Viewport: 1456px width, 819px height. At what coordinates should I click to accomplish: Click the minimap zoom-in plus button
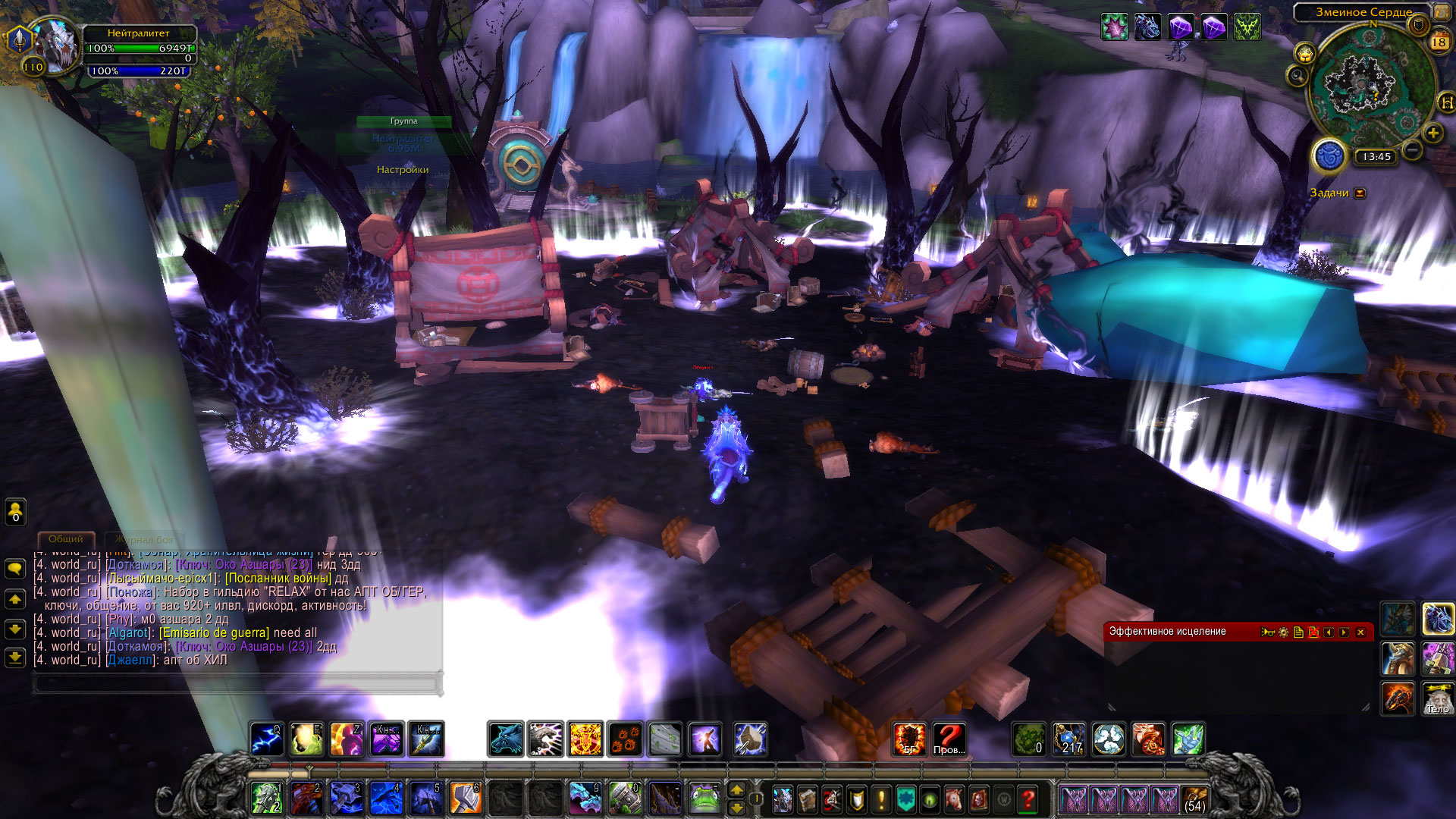[x=1432, y=133]
